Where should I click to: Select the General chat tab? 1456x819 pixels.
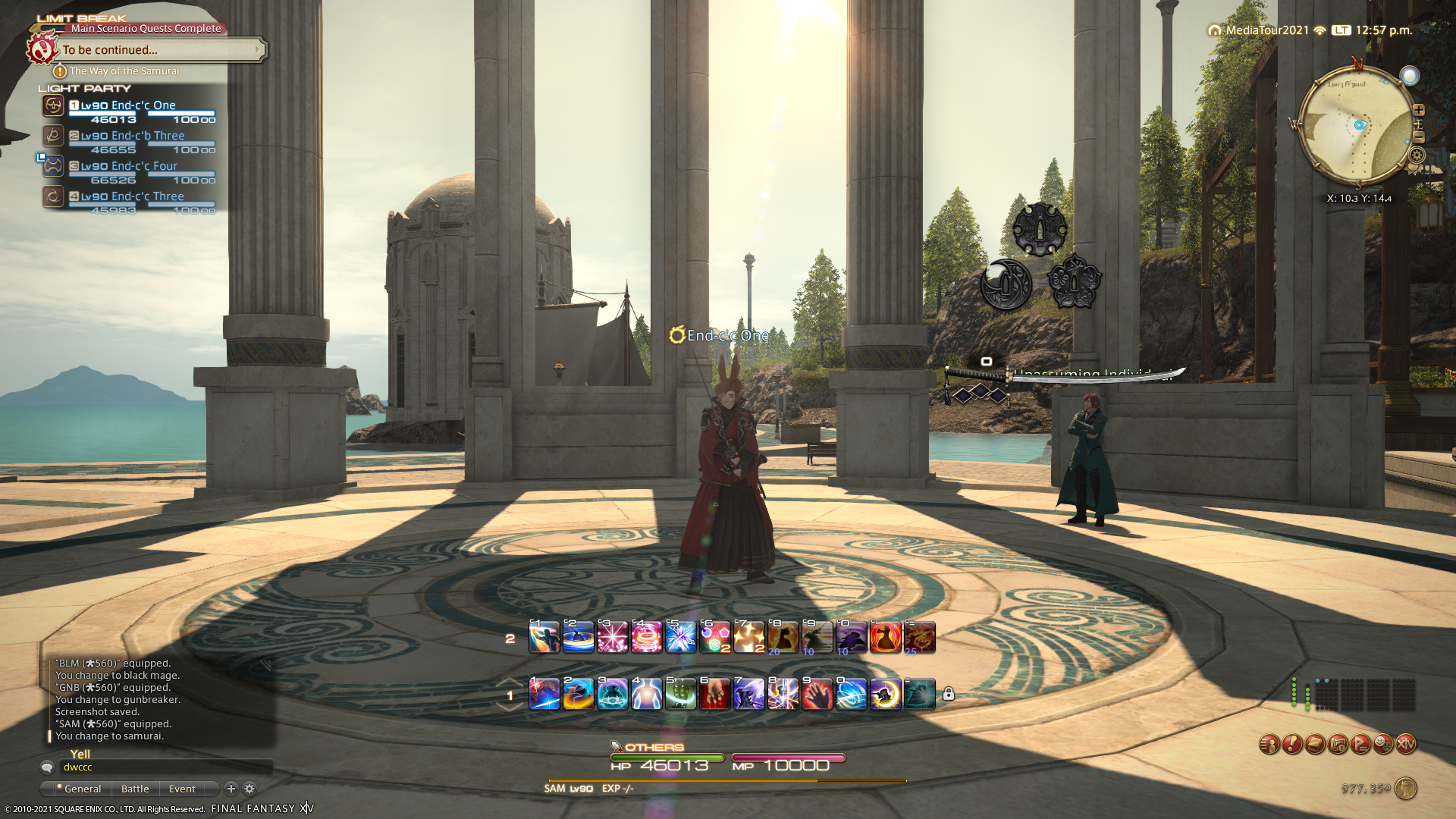coord(82,789)
